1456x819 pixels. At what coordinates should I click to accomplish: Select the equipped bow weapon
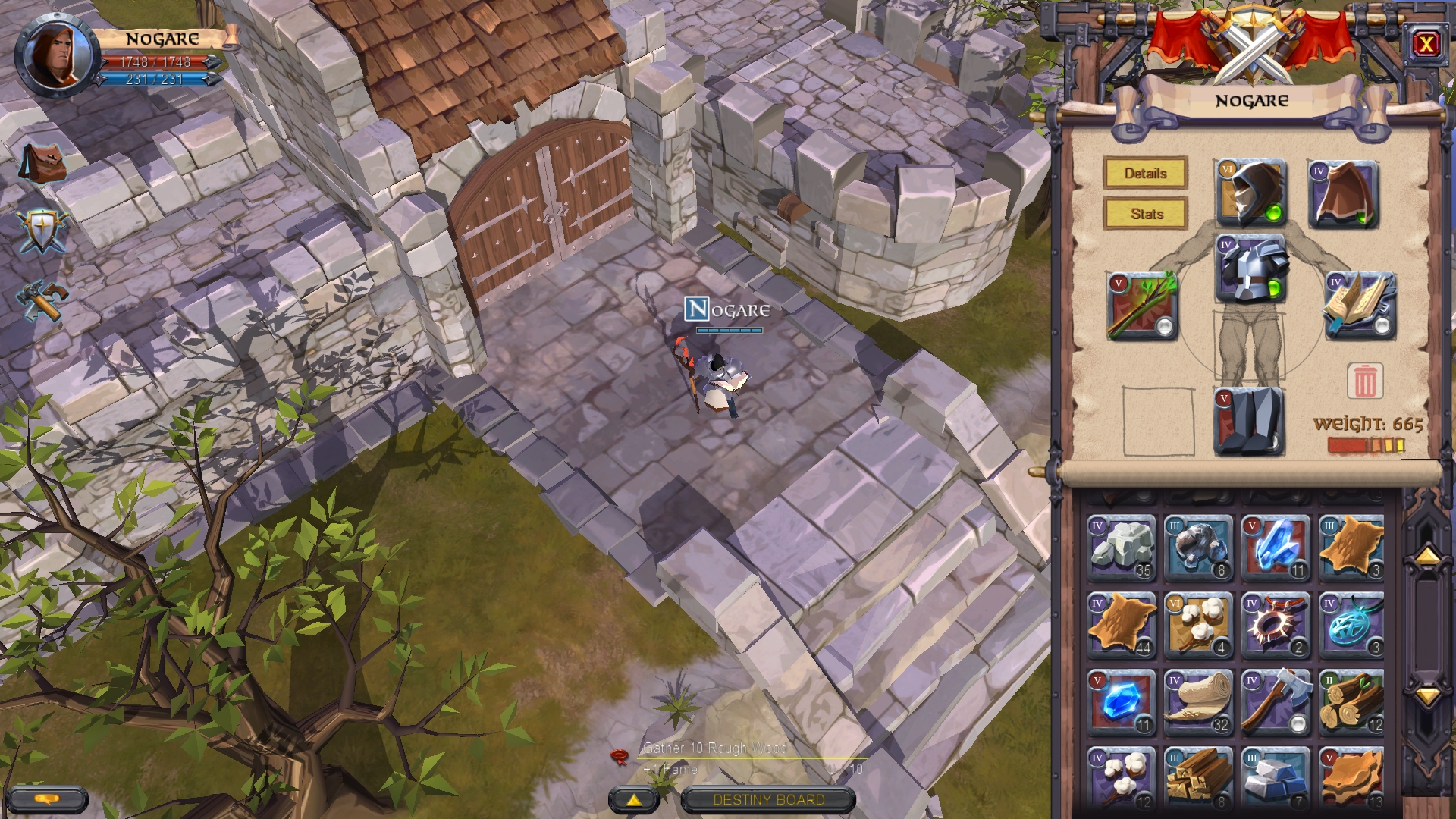1140,306
